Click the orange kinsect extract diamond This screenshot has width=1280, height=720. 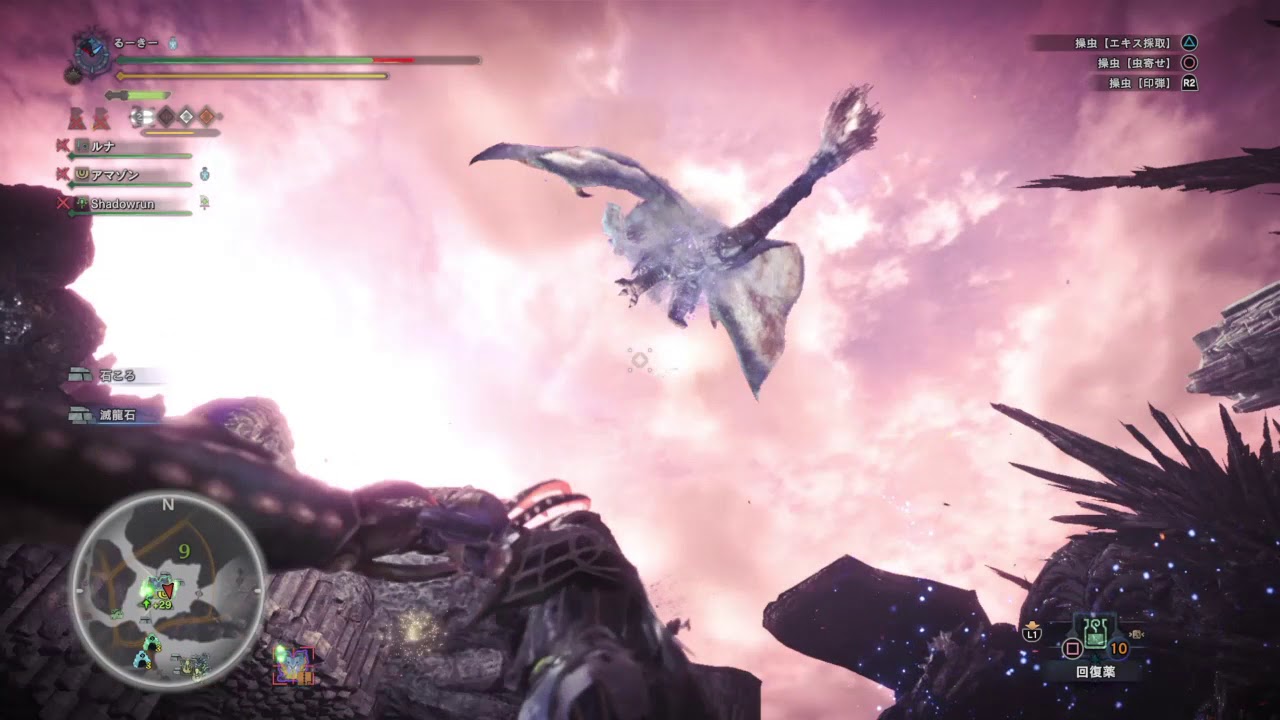click(206, 116)
